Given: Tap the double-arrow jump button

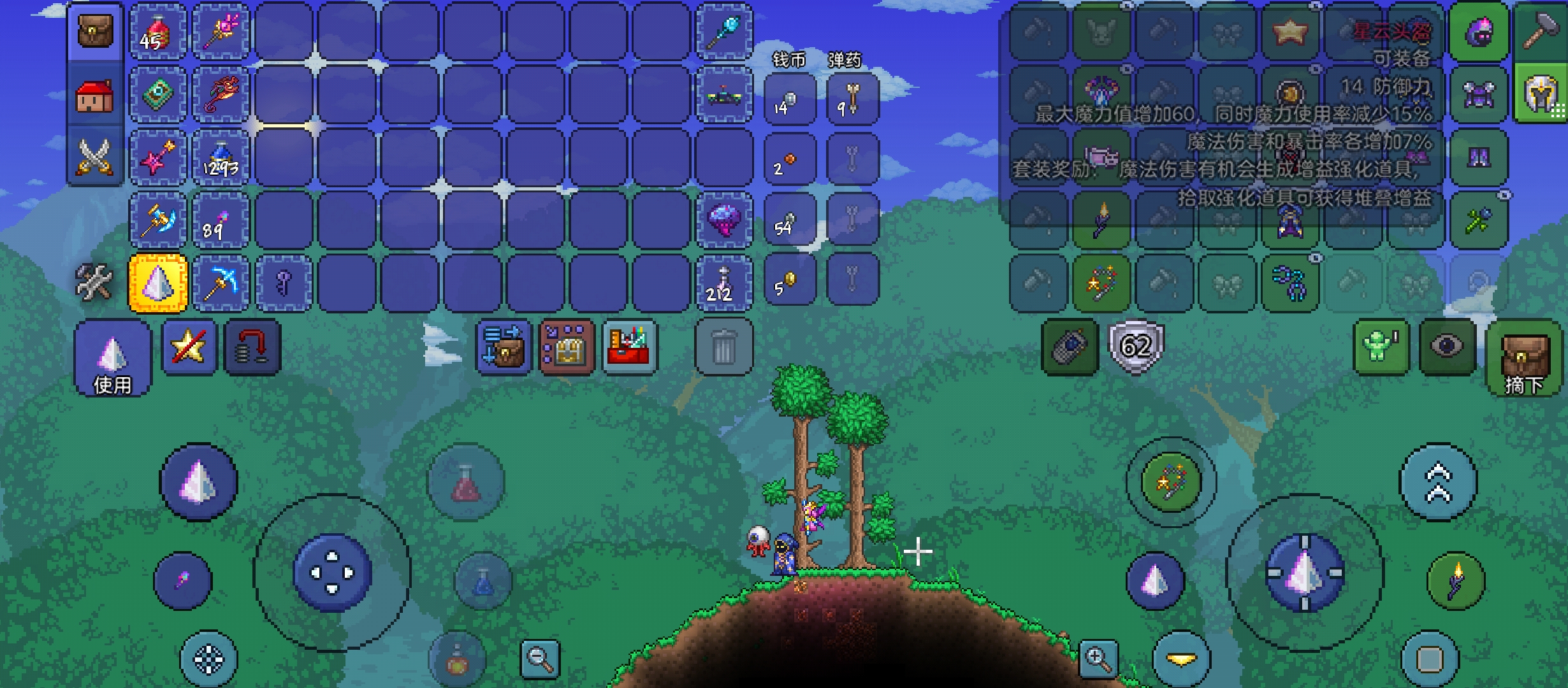Looking at the screenshot, I should click(1438, 482).
